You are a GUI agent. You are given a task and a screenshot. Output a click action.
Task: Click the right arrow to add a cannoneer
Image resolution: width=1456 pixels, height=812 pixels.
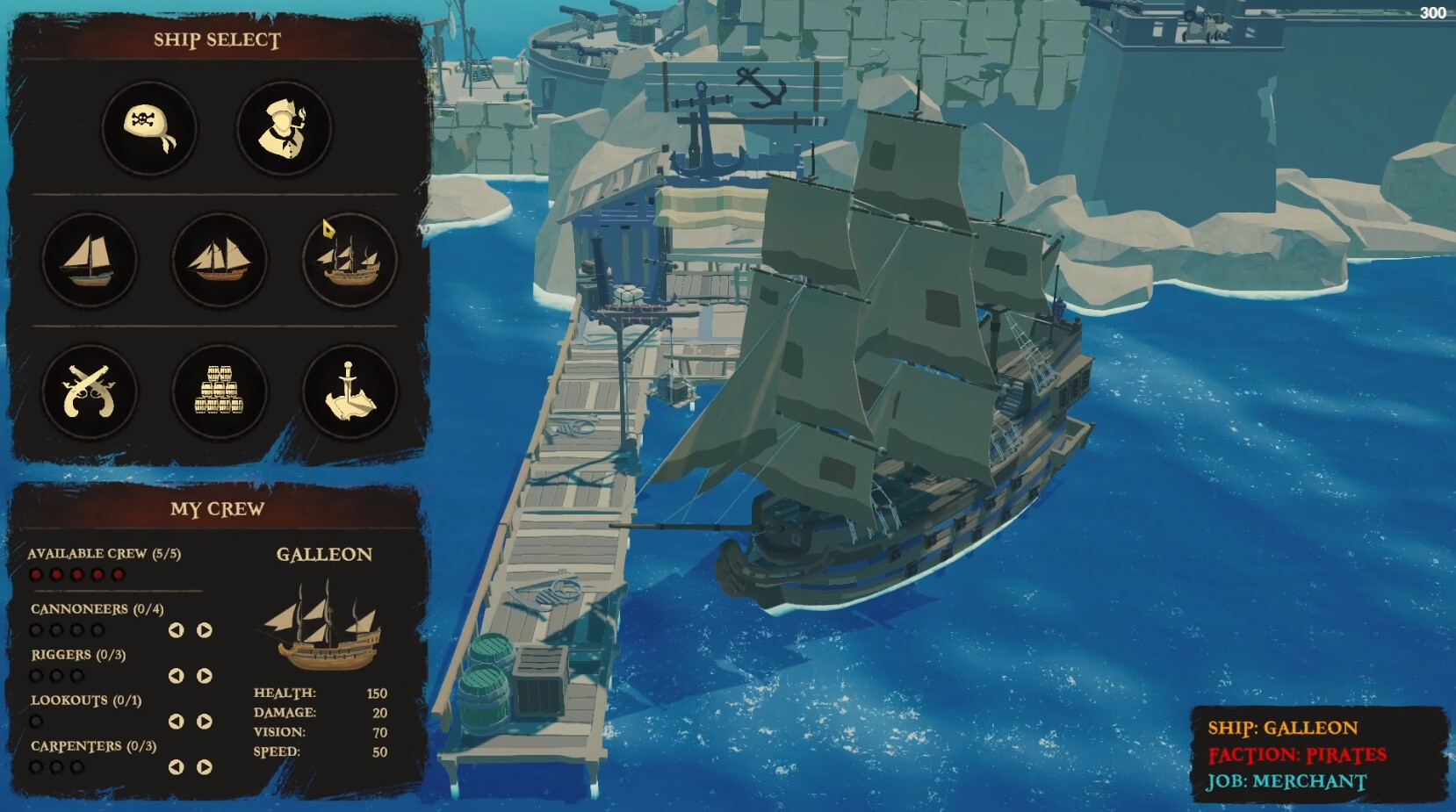[x=204, y=629]
